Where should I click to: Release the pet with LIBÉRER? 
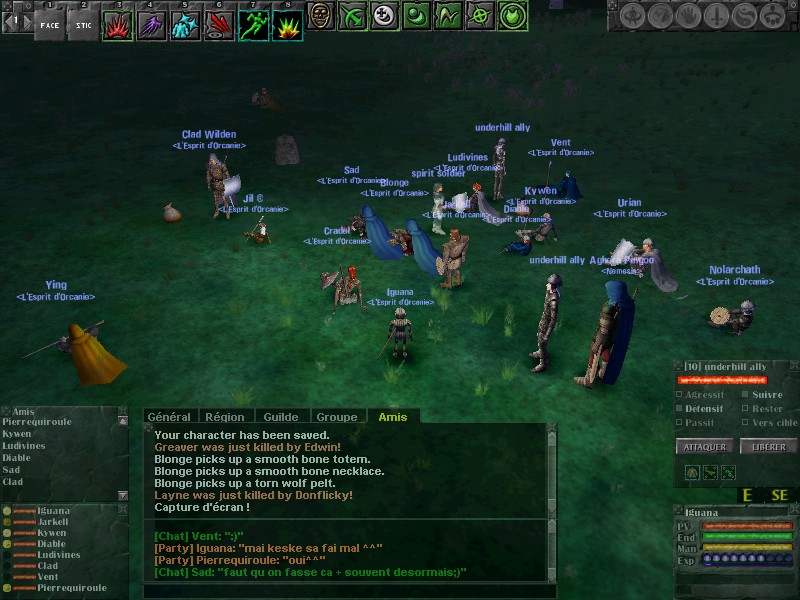click(x=767, y=447)
